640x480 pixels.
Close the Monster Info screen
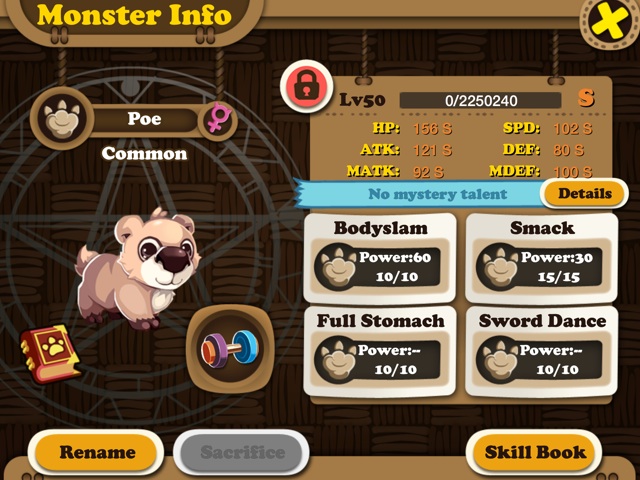point(607,22)
